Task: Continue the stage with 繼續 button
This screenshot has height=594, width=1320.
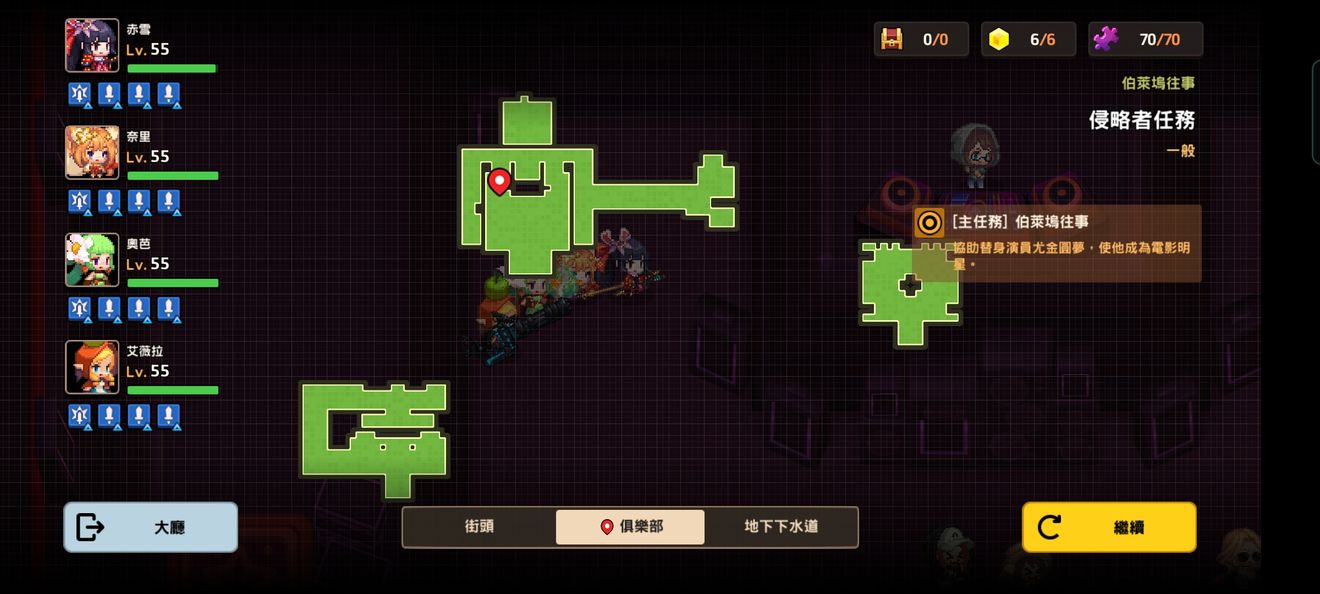Action: click(1108, 527)
